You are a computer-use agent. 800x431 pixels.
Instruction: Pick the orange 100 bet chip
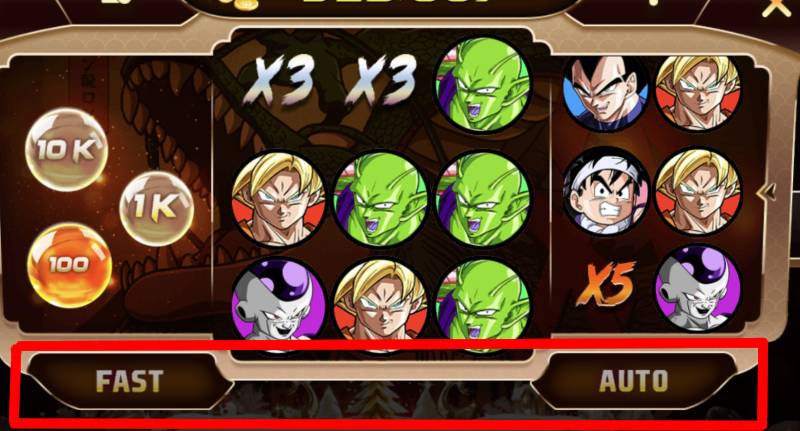coord(67,265)
